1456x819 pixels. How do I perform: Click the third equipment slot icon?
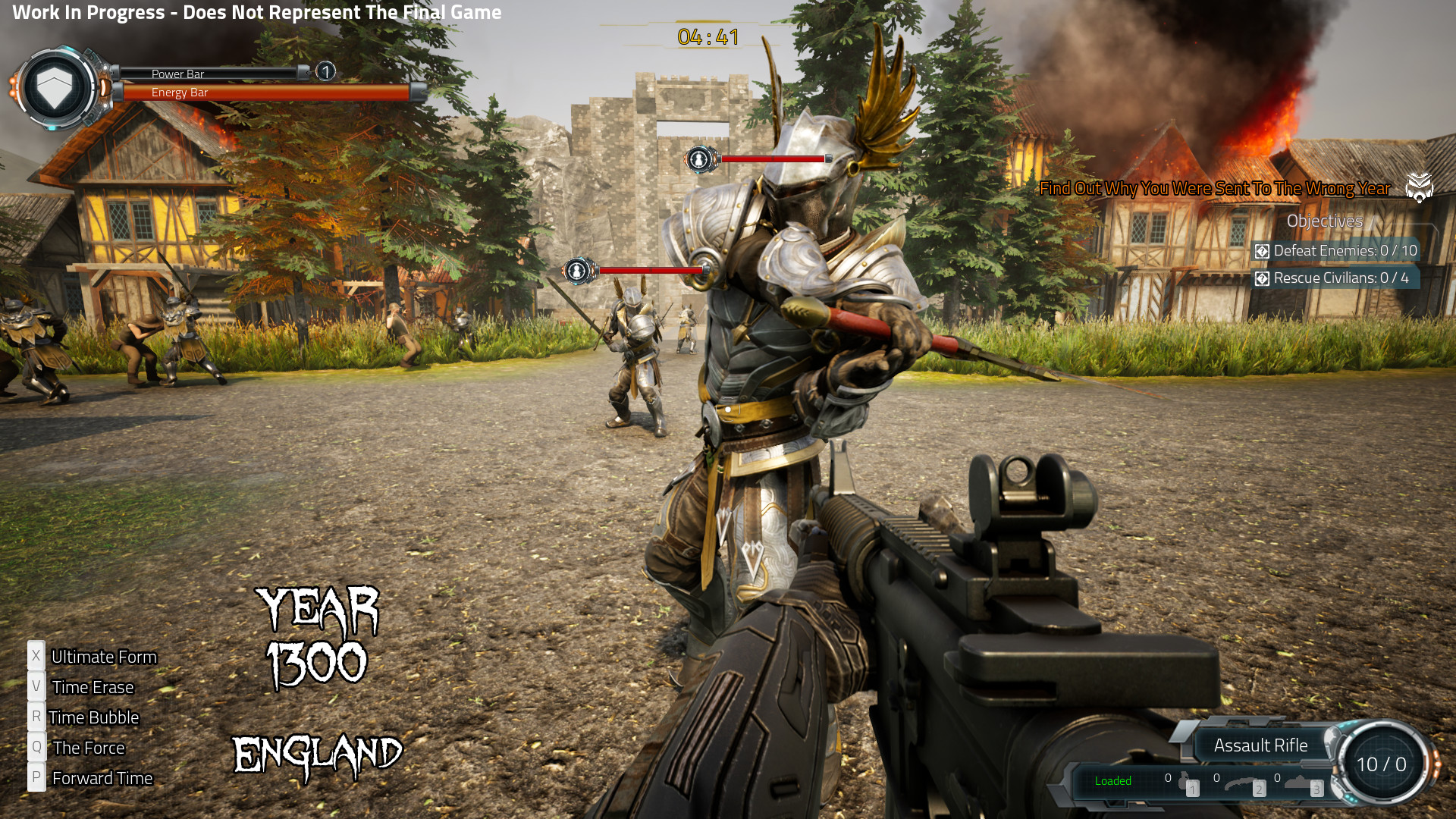click(x=1300, y=783)
